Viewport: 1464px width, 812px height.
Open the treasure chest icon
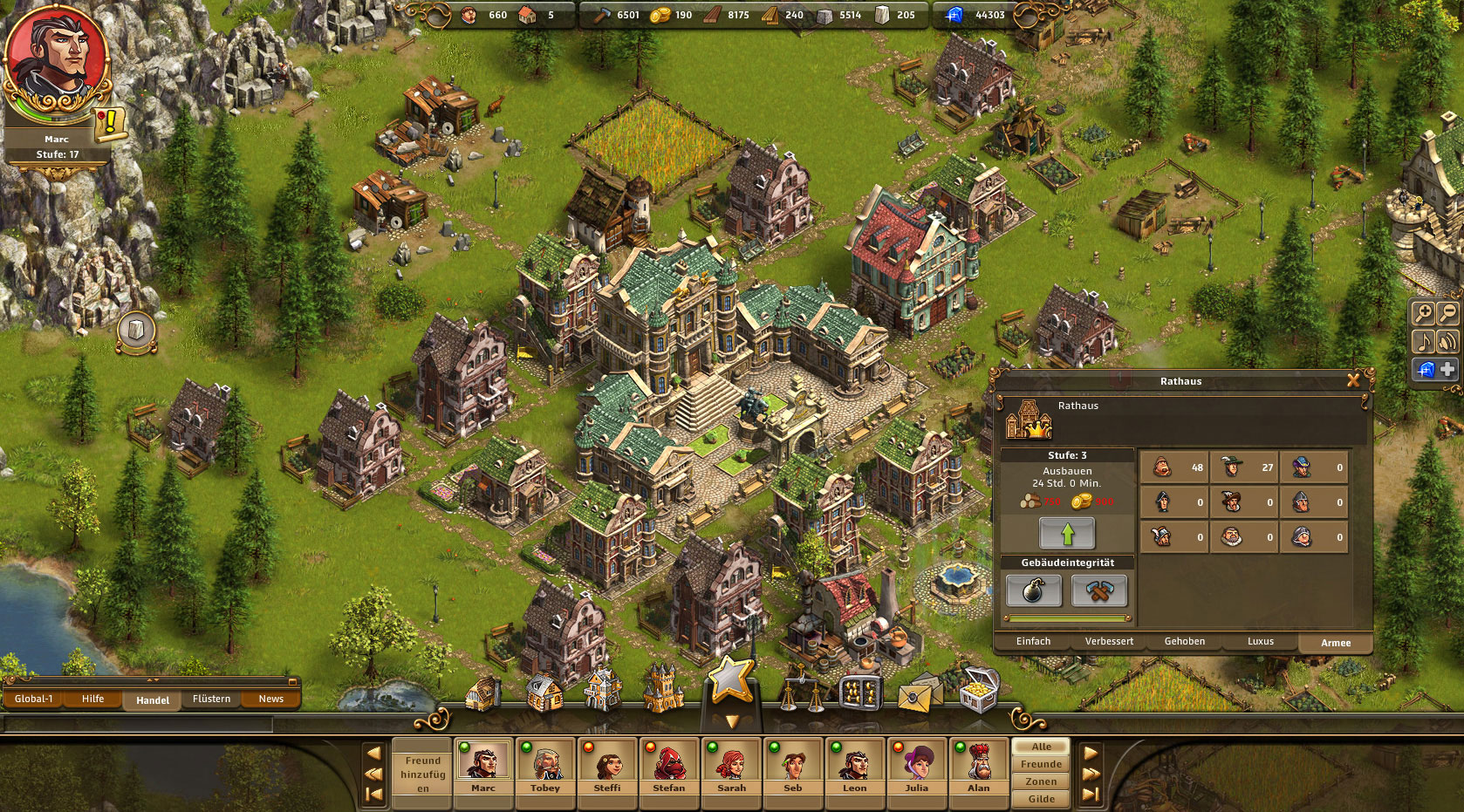(978, 690)
